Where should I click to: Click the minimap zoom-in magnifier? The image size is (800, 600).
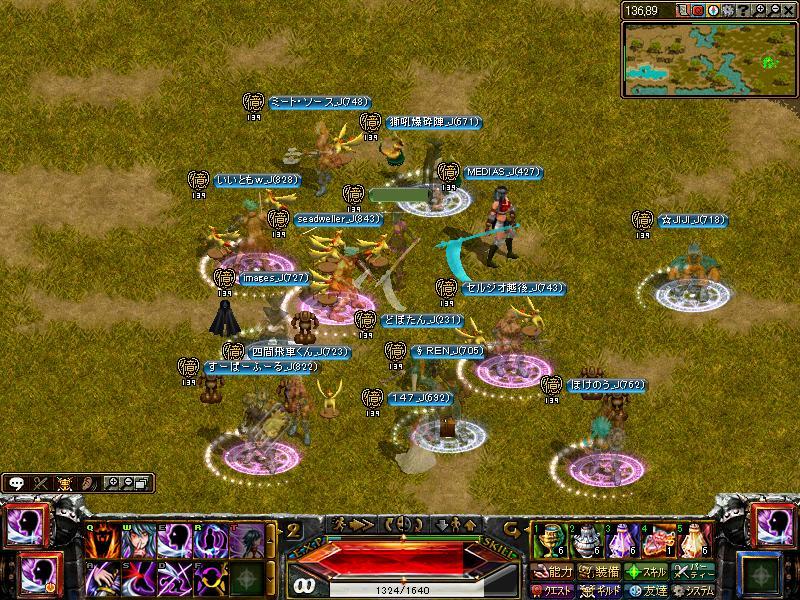click(x=757, y=10)
